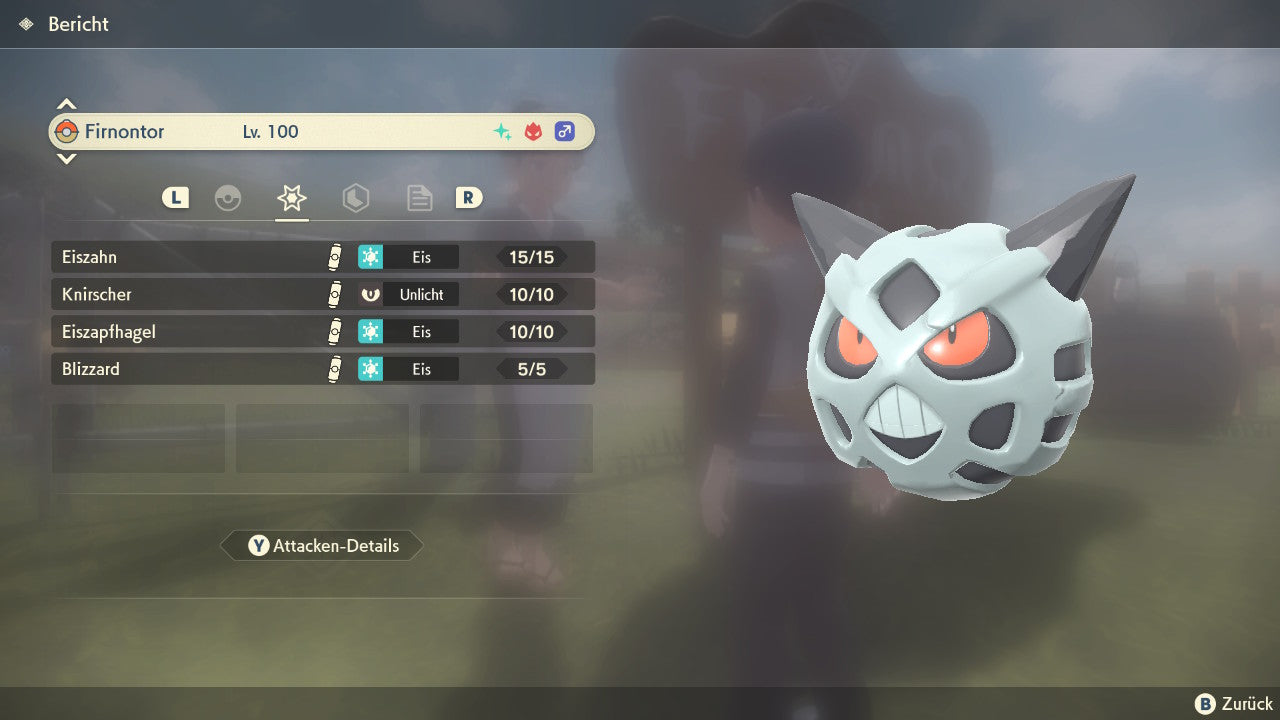1280x720 pixels.
Task: Switch to the Poké Ball summary tab
Action: tap(228, 198)
